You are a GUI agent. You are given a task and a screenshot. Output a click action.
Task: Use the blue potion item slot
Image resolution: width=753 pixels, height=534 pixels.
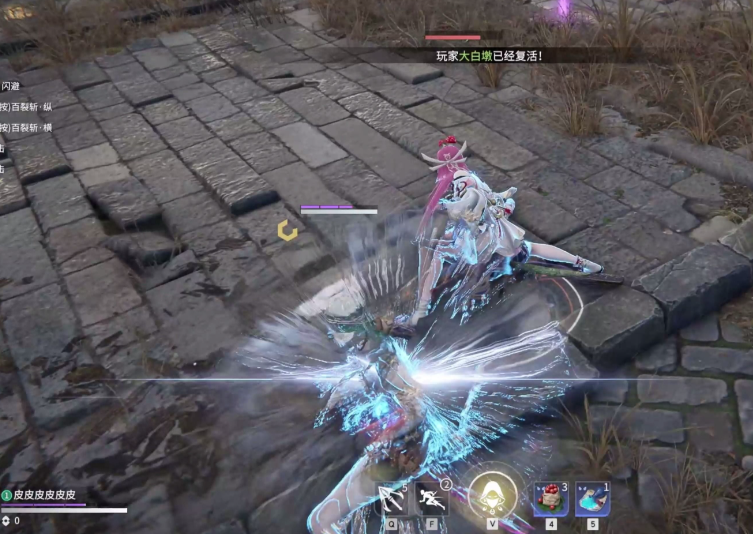[592, 498]
